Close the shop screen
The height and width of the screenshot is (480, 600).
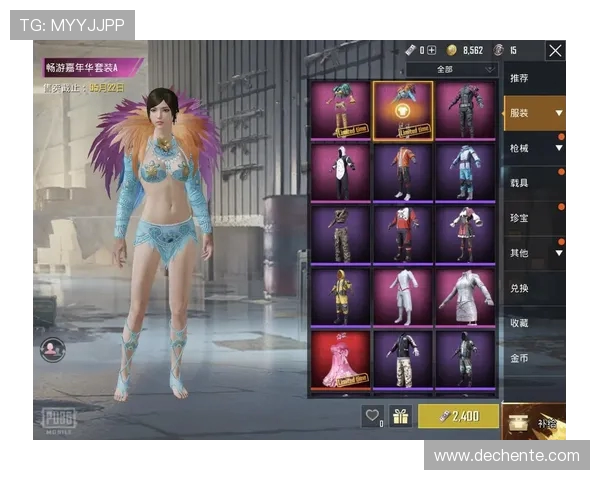click(555, 50)
